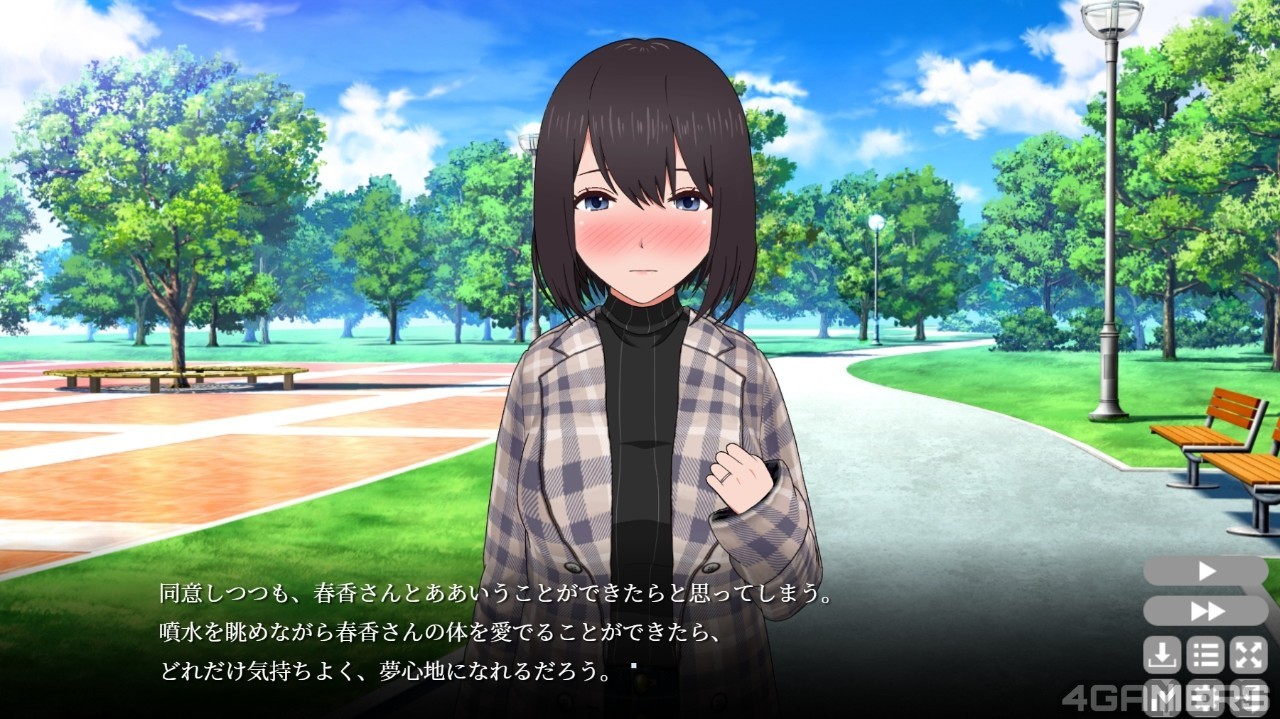Open the backlog list icon
The height and width of the screenshot is (719, 1280).
[1205, 655]
